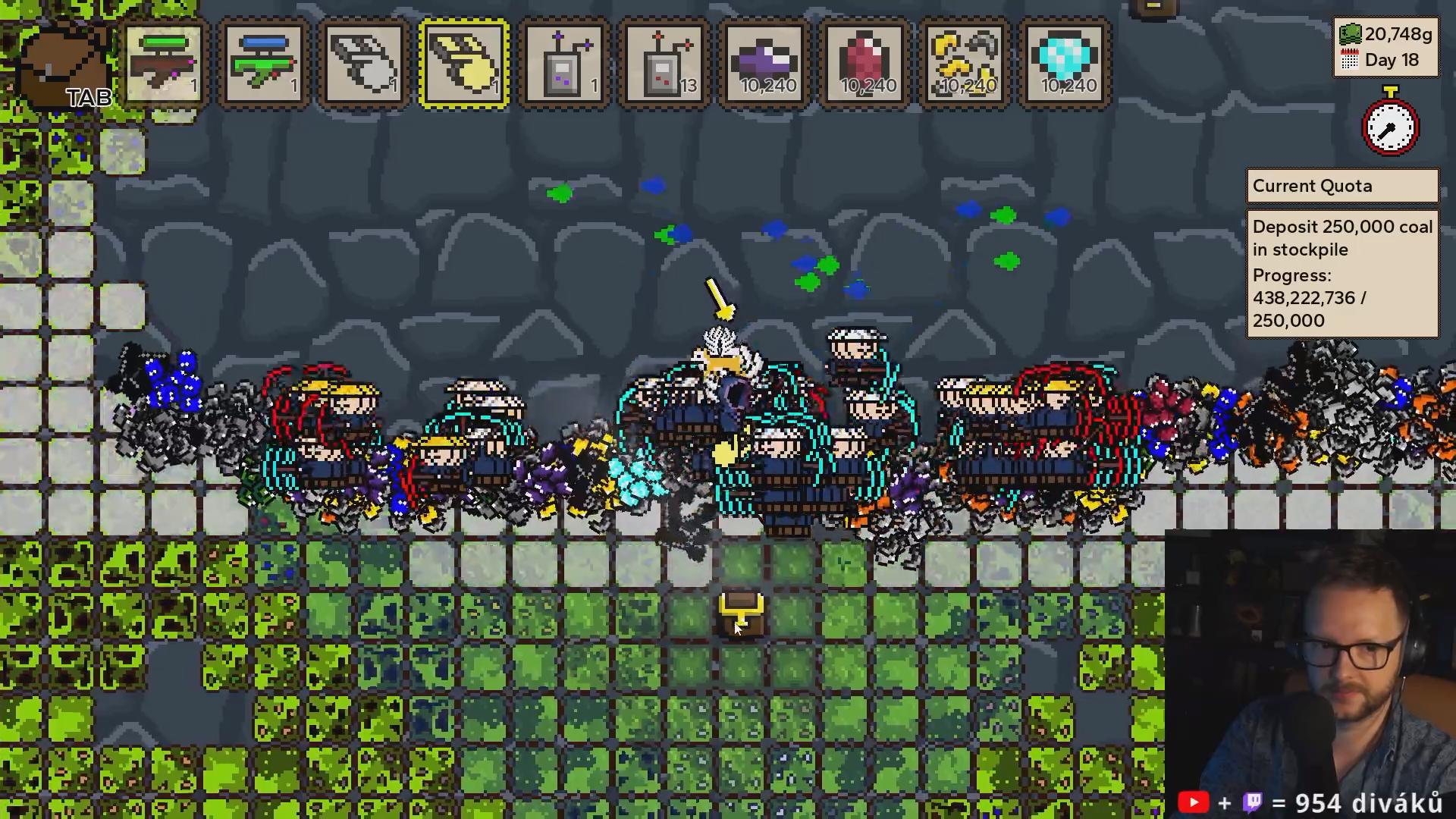
Task: Choose the silver whistle slot
Action: (364, 64)
